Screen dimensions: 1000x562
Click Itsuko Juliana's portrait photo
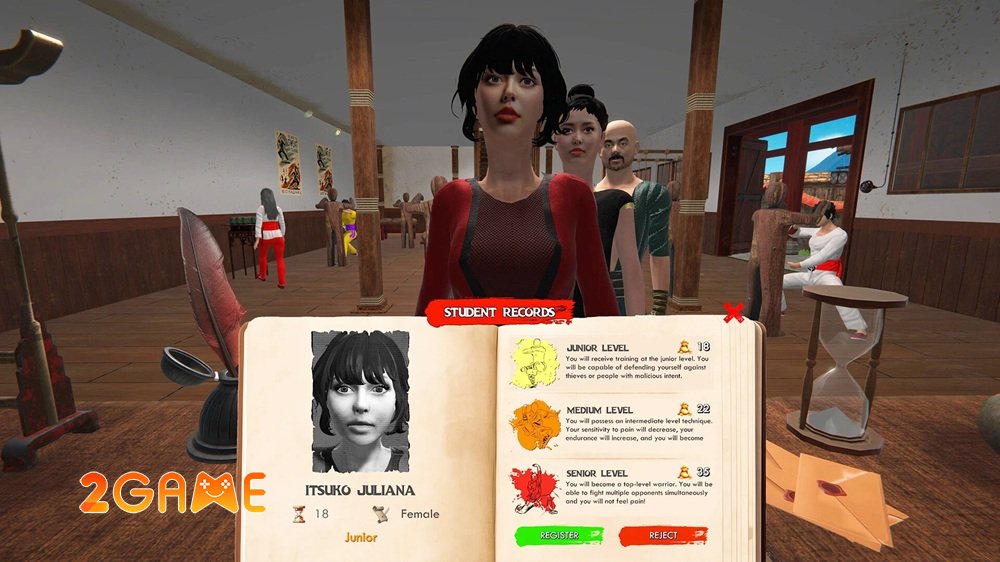[x=361, y=401]
